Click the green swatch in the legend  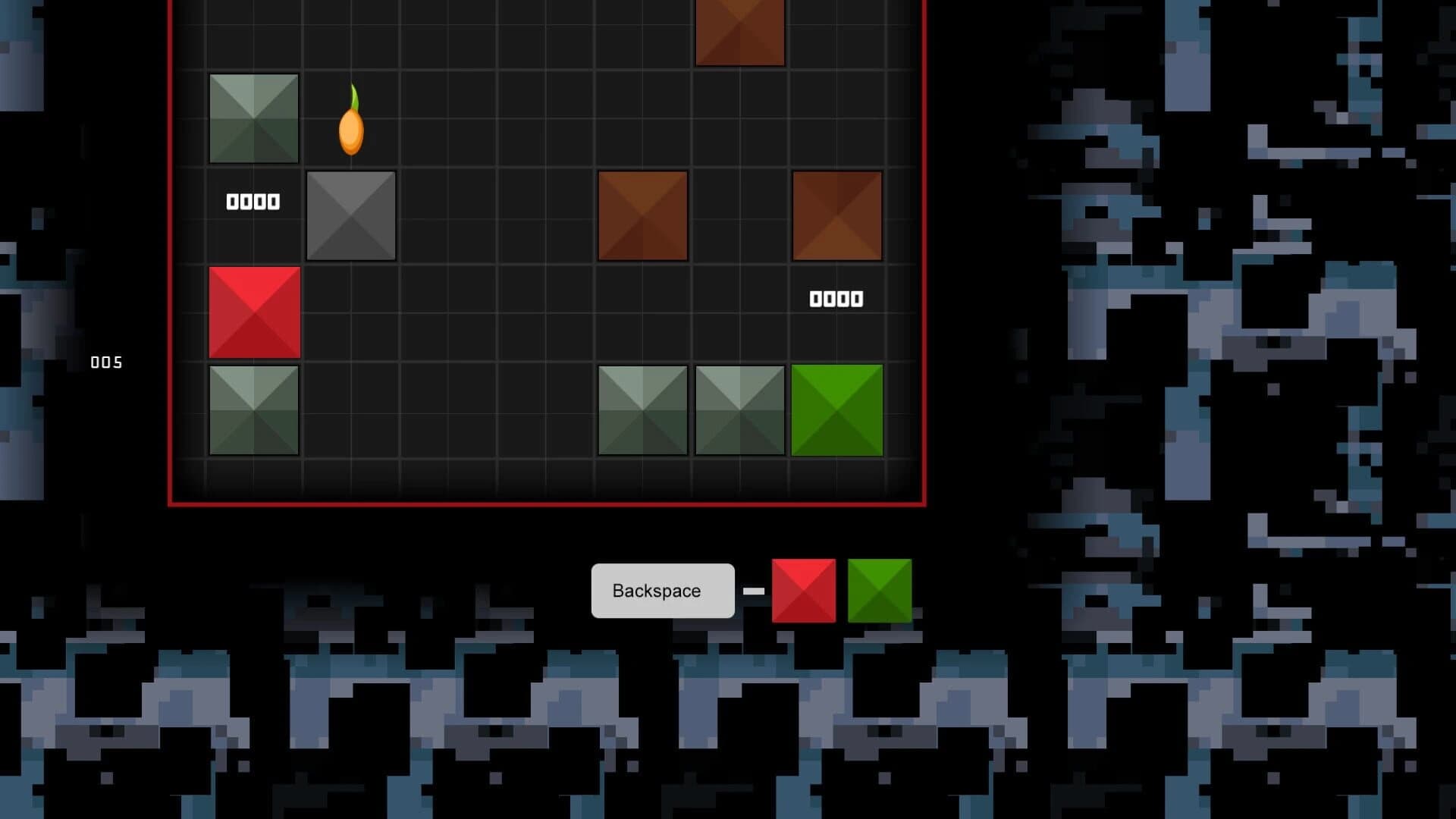point(880,591)
